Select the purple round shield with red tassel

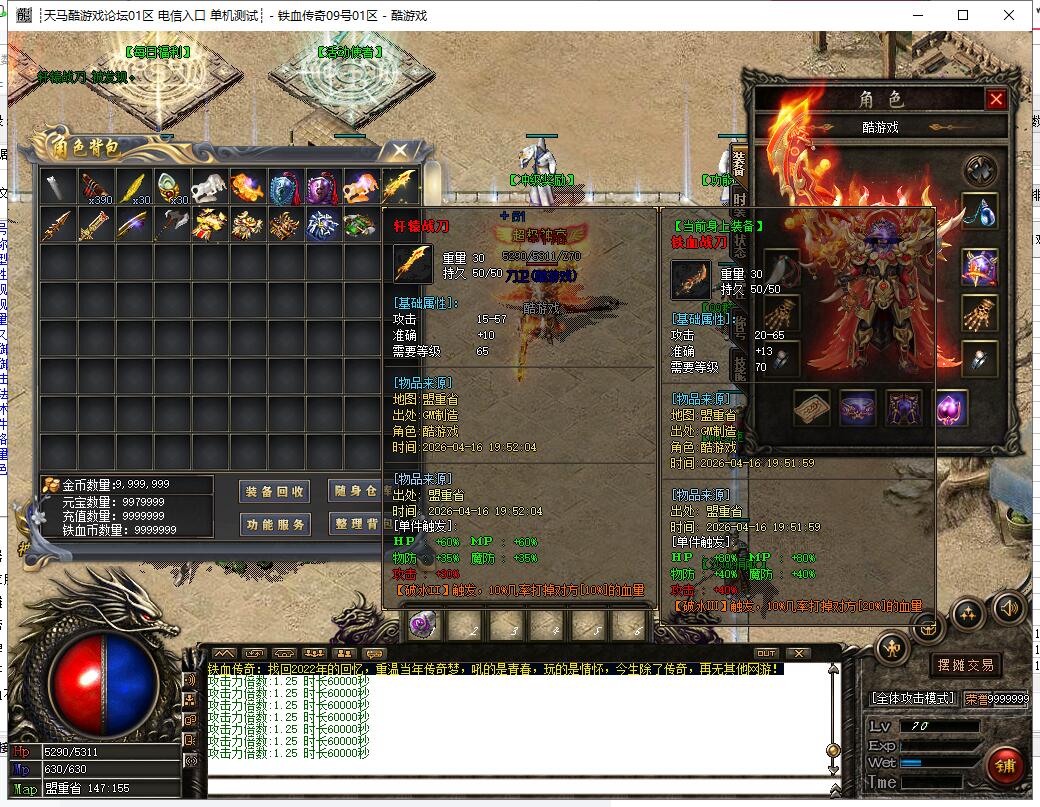pyautogui.click(x=323, y=187)
